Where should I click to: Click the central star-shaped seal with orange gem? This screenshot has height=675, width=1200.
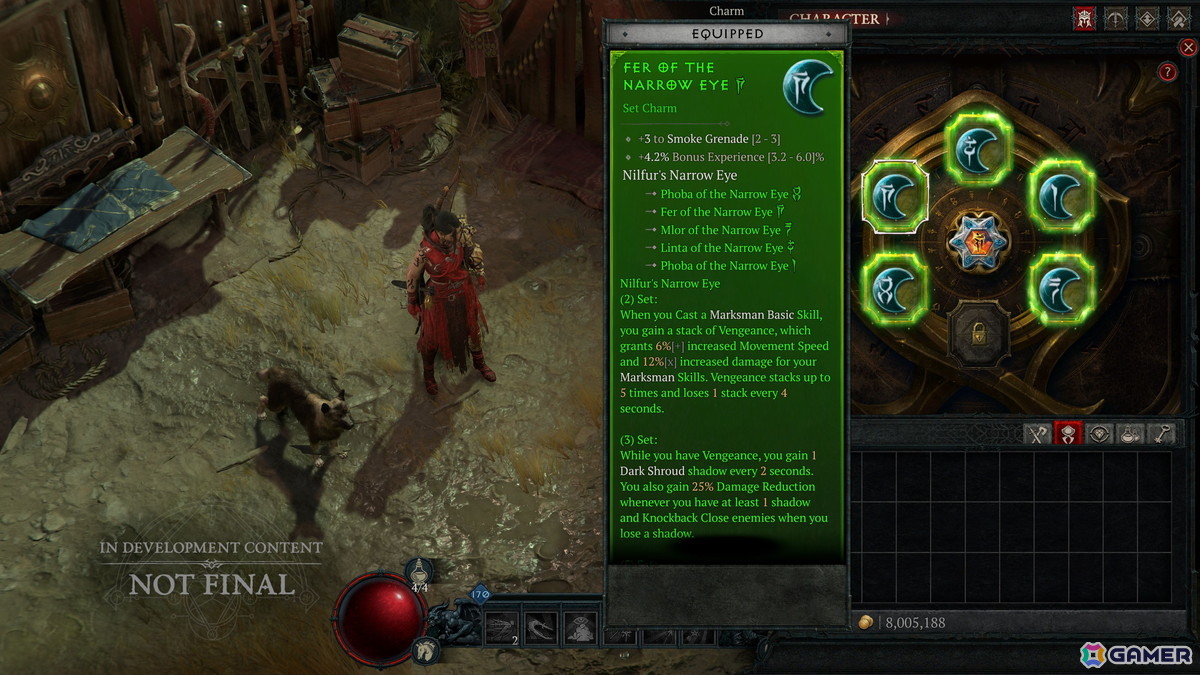click(x=979, y=240)
